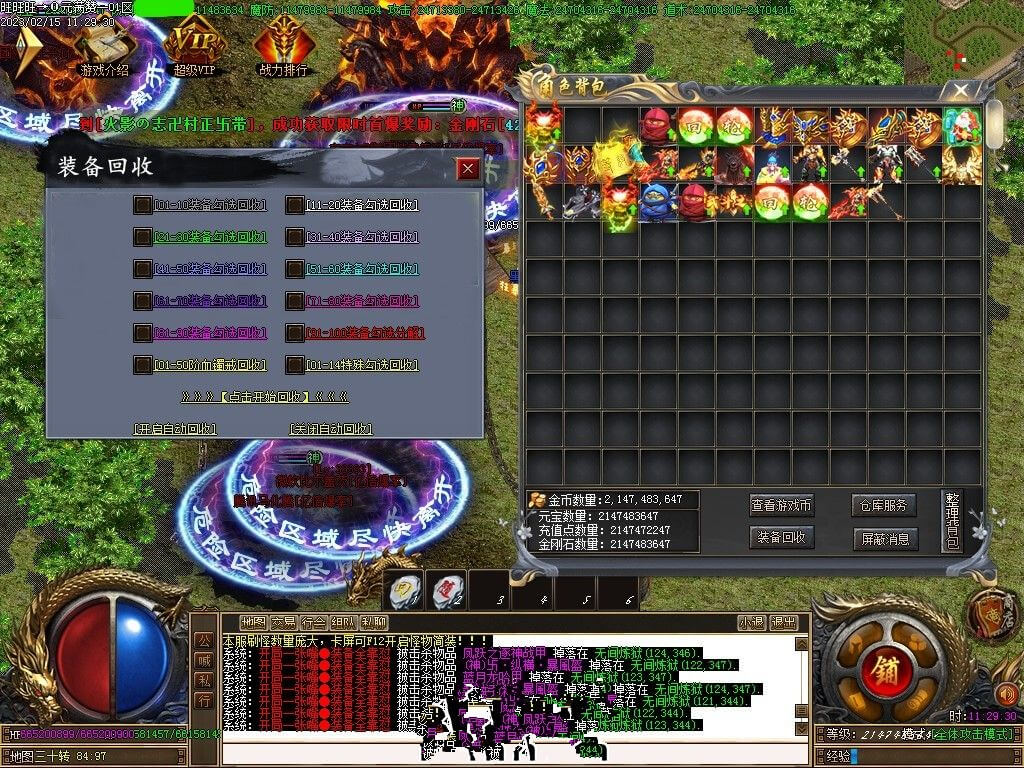The height and width of the screenshot is (768, 1024).
Task: Open the 超级VIP menu icon
Action: coord(193,46)
